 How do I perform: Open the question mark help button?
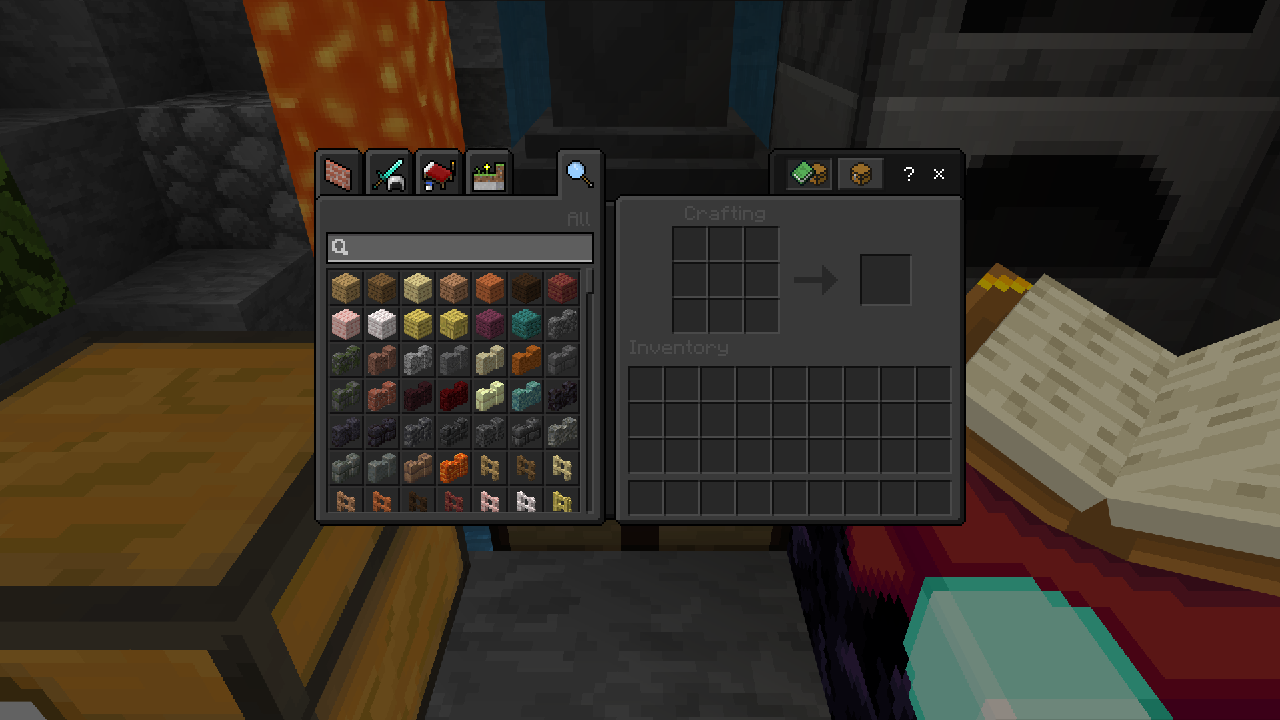(908, 174)
